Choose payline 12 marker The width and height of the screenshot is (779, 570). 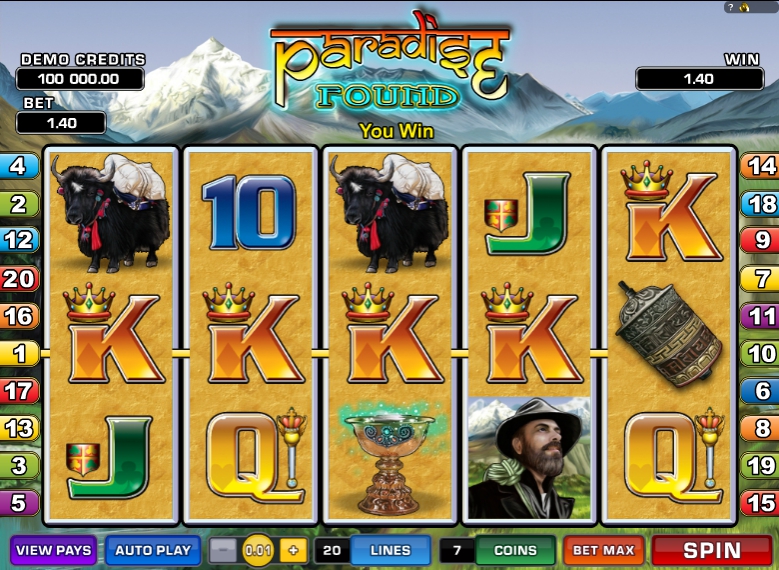[19, 240]
